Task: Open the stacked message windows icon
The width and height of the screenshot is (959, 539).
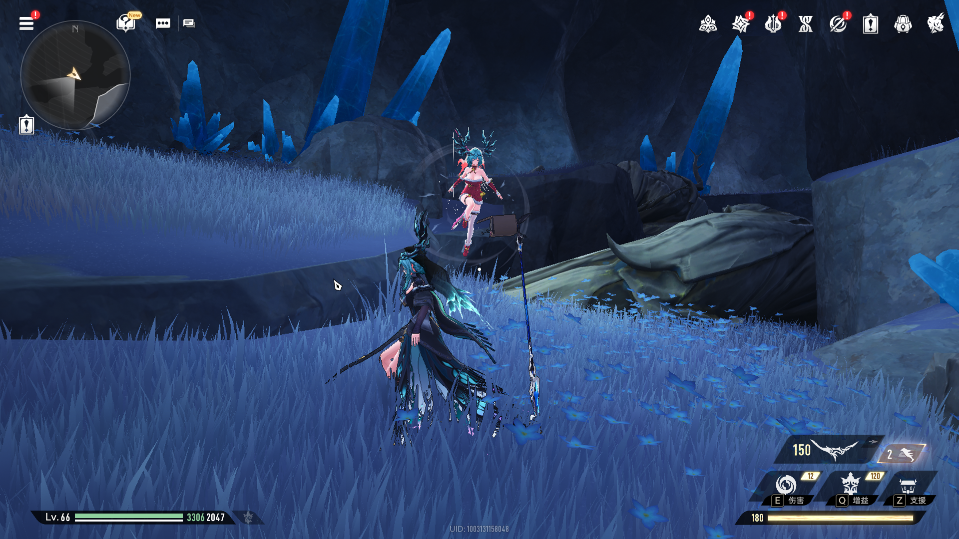Action: click(x=189, y=22)
